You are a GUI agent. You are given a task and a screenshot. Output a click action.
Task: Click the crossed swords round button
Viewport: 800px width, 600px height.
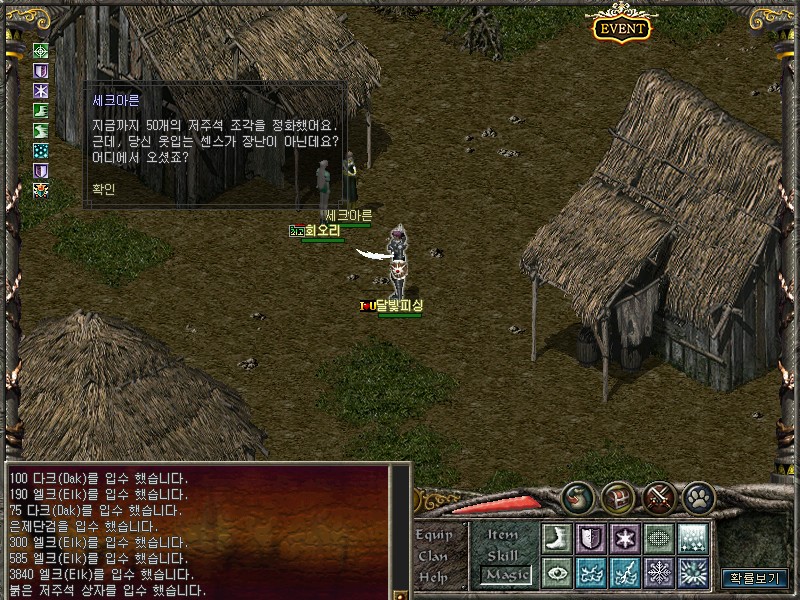click(658, 497)
